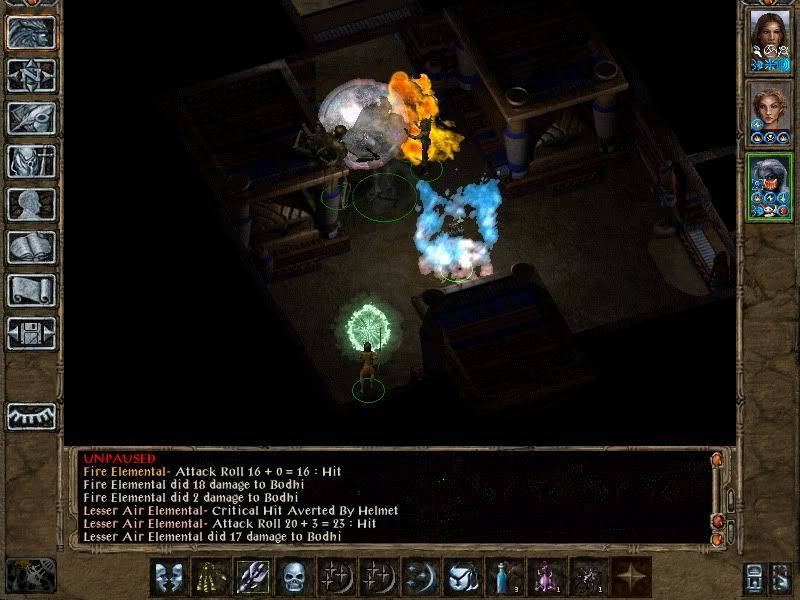
Task: Open the mage spellbook
Action: [30, 247]
